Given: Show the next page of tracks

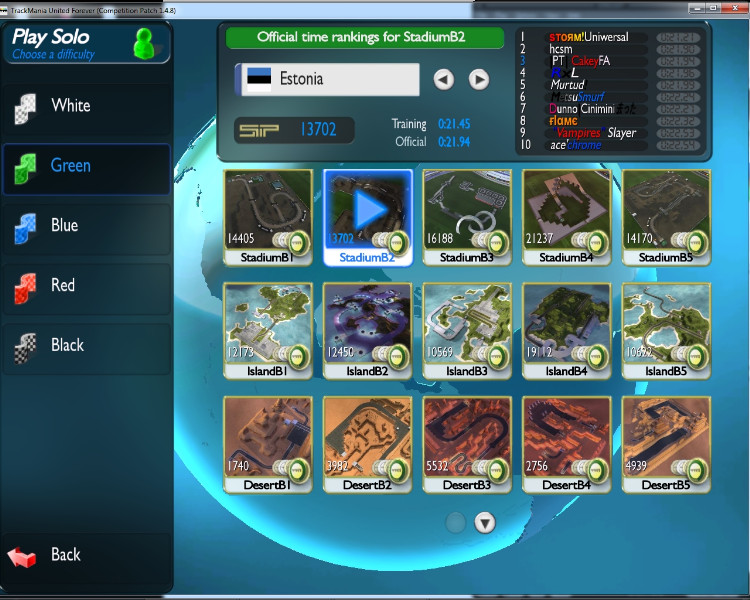Looking at the screenshot, I should tap(485, 522).
